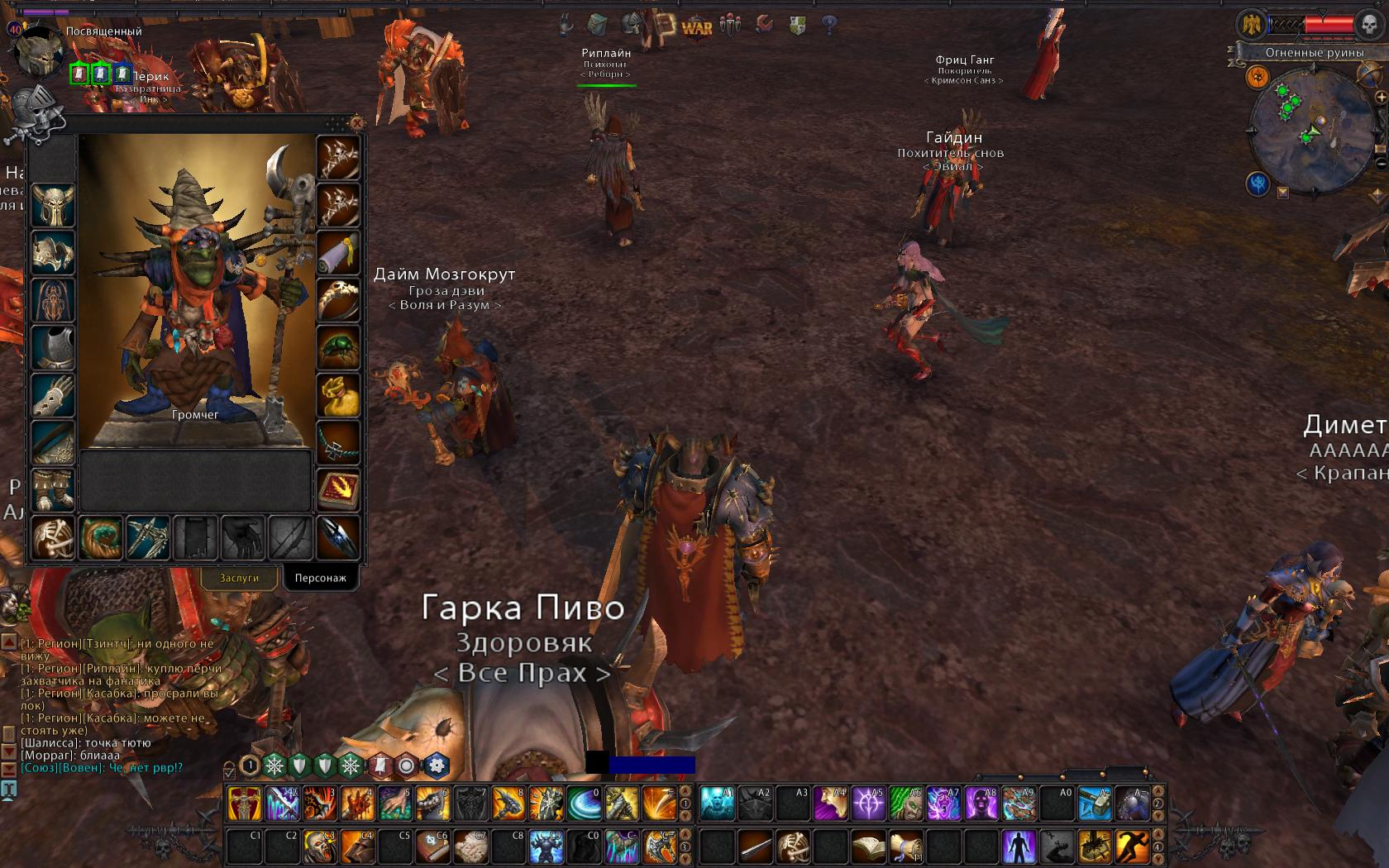Image resolution: width=1389 pixels, height=868 pixels.
Task: Select the horned helmet equipment slot
Action: pyautogui.click(x=53, y=205)
